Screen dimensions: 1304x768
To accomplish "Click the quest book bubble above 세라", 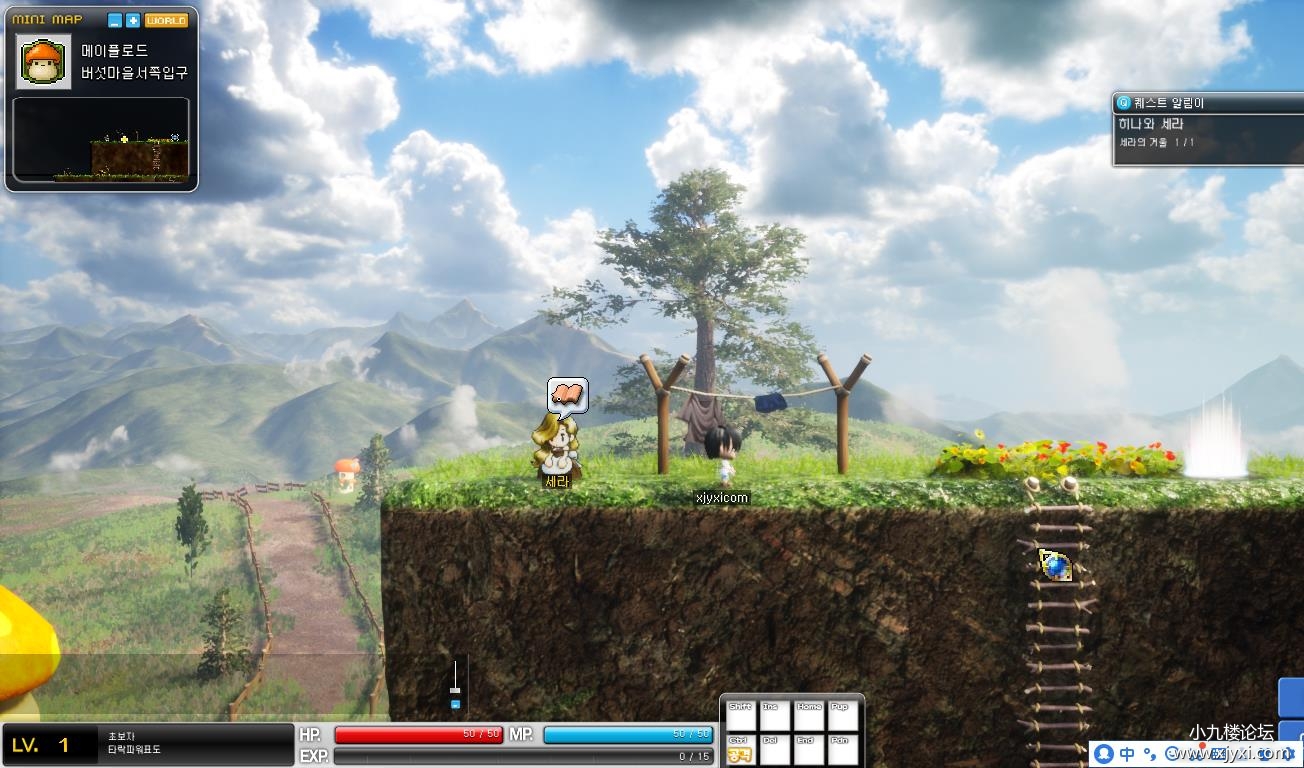I will pyautogui.click(x=567, y=396).
